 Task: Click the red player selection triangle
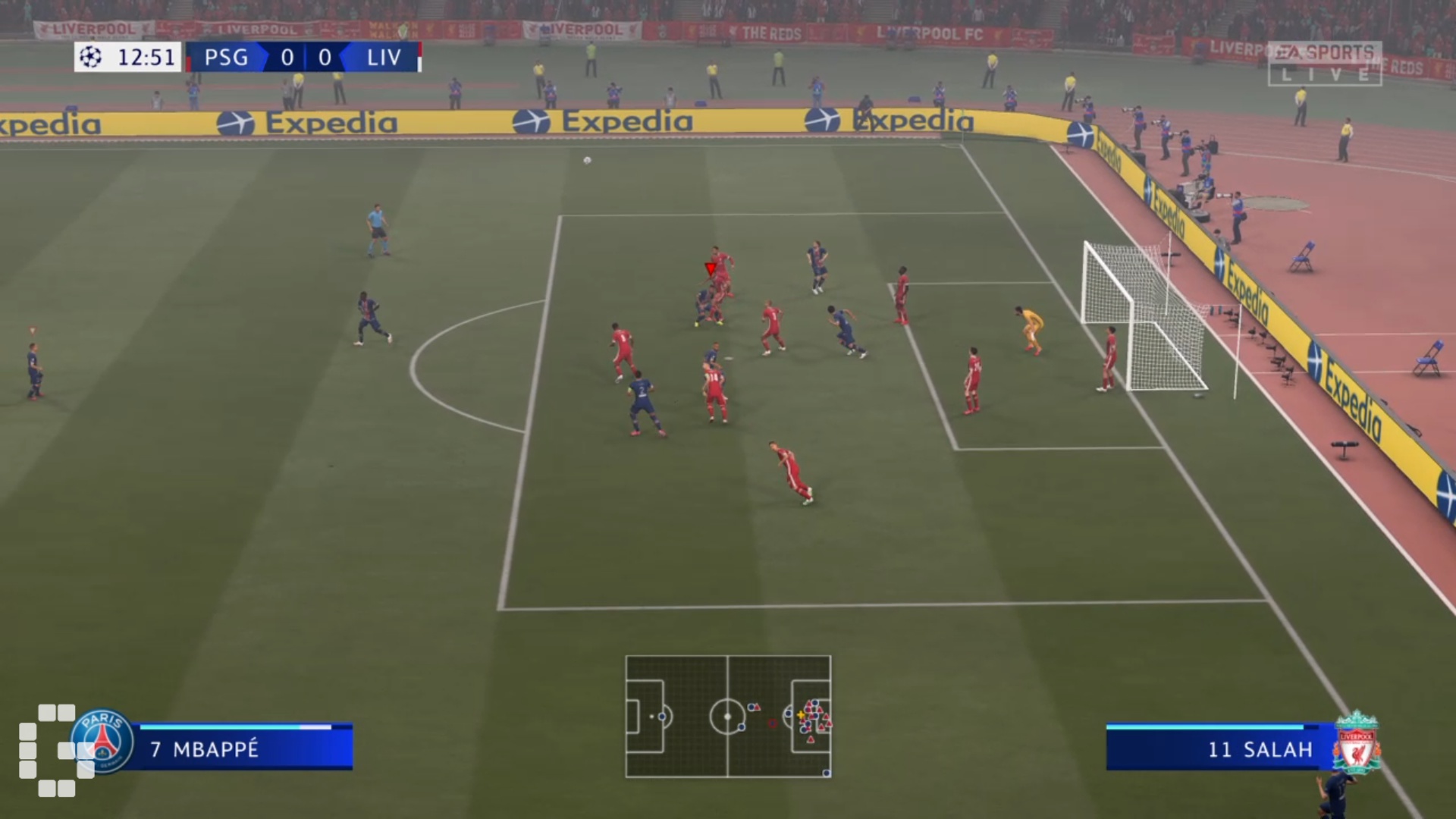point(710,267)
